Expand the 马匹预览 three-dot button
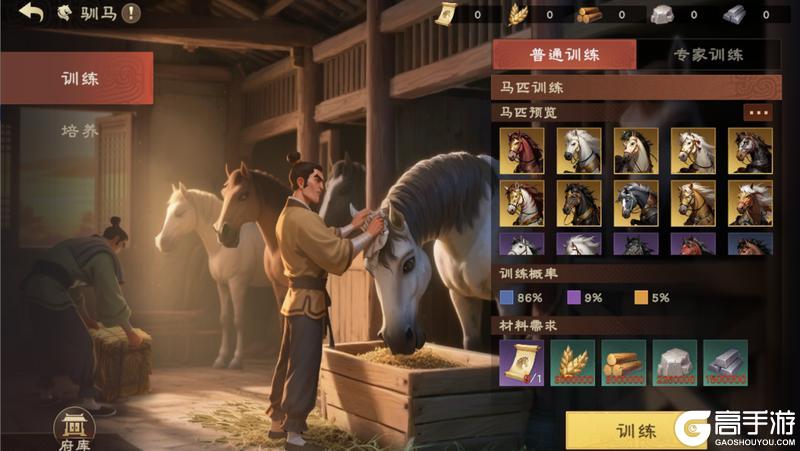This screenshot has height=451, width=800. (x=758, y=112)
